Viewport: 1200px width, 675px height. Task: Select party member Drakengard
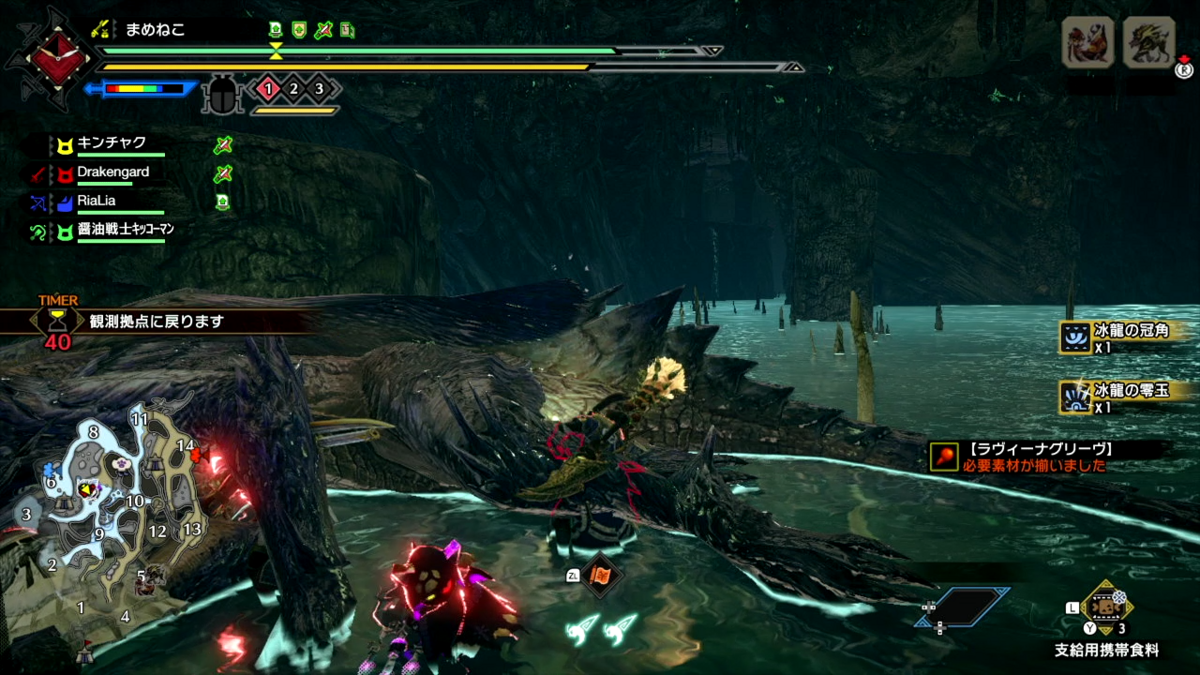113,172
